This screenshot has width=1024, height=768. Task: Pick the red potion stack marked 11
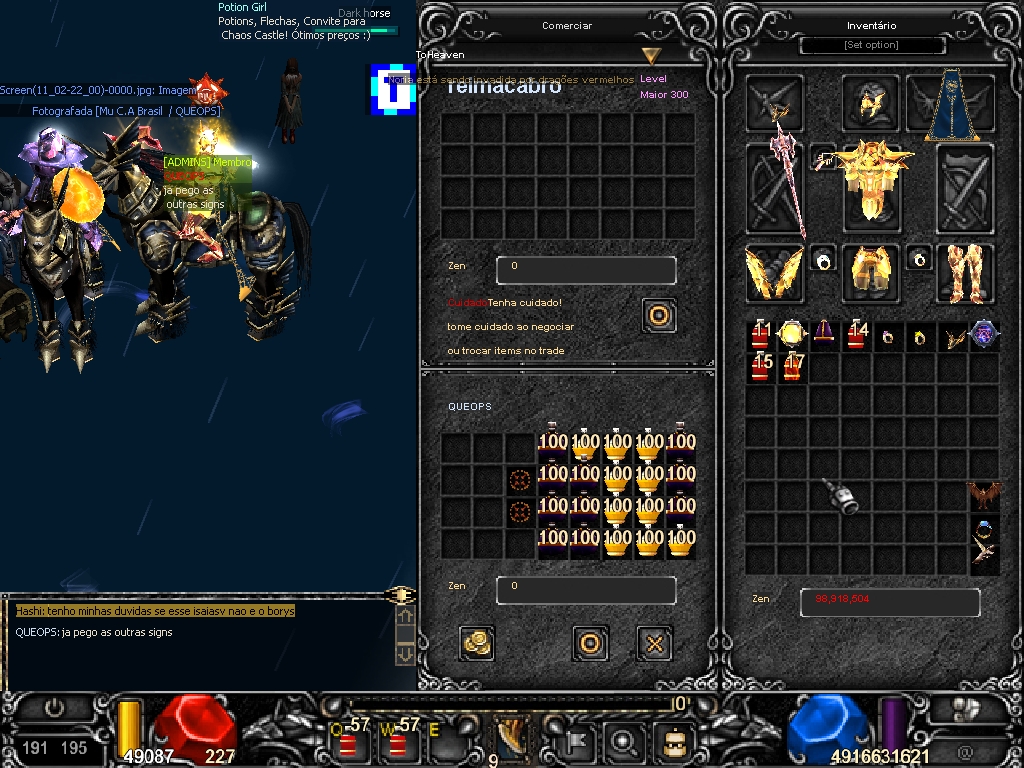[x=762, y=335]
